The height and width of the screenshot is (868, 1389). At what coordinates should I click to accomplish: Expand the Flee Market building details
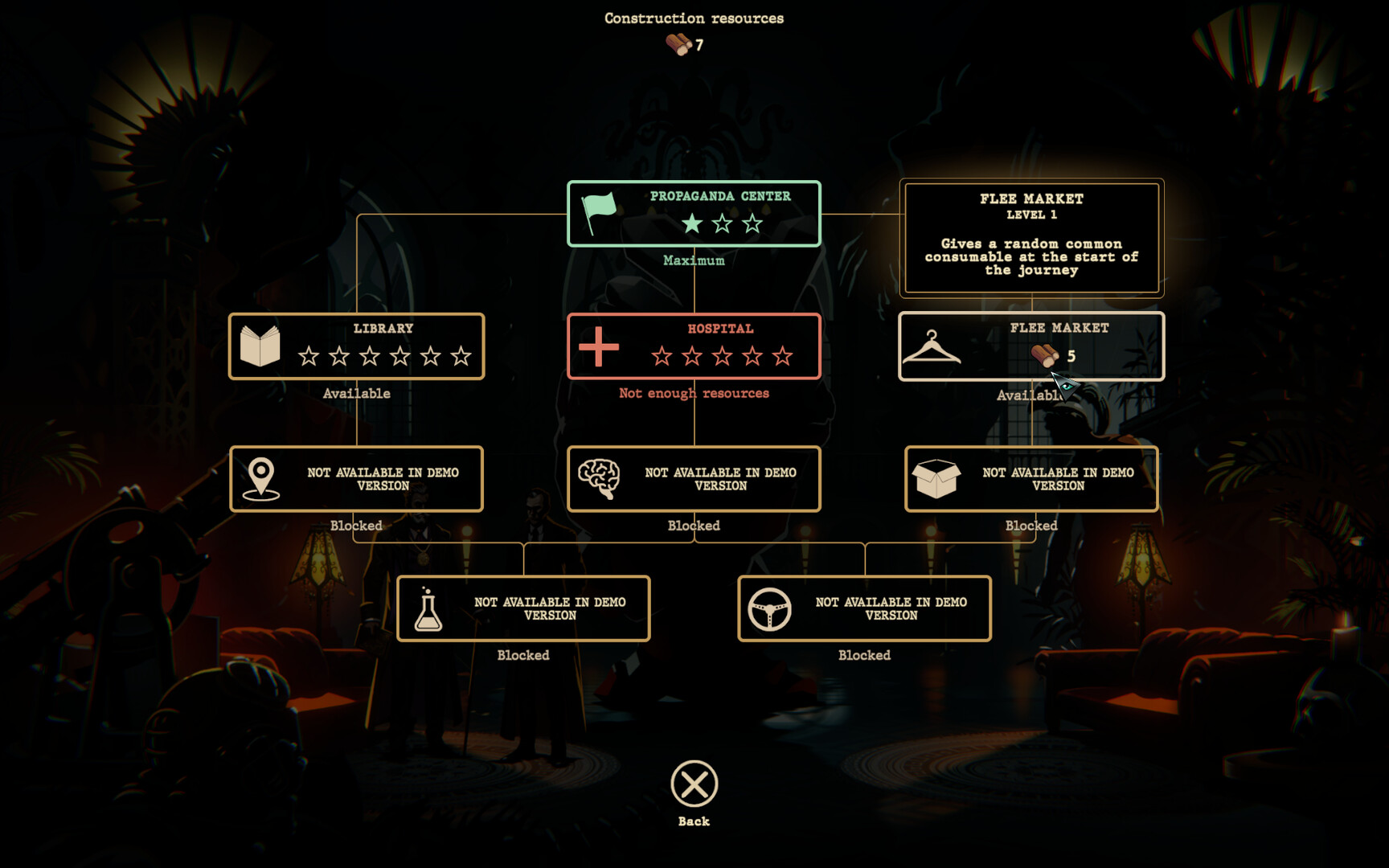coord(1033,346)
